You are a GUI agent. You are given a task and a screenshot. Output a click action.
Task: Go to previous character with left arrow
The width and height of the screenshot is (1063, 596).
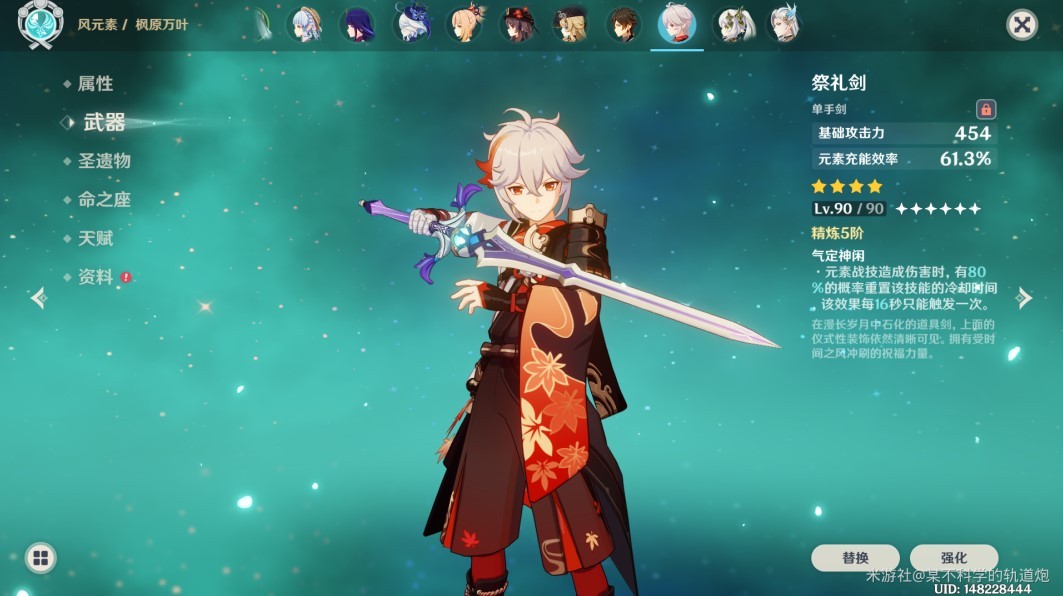click(39, 298)
